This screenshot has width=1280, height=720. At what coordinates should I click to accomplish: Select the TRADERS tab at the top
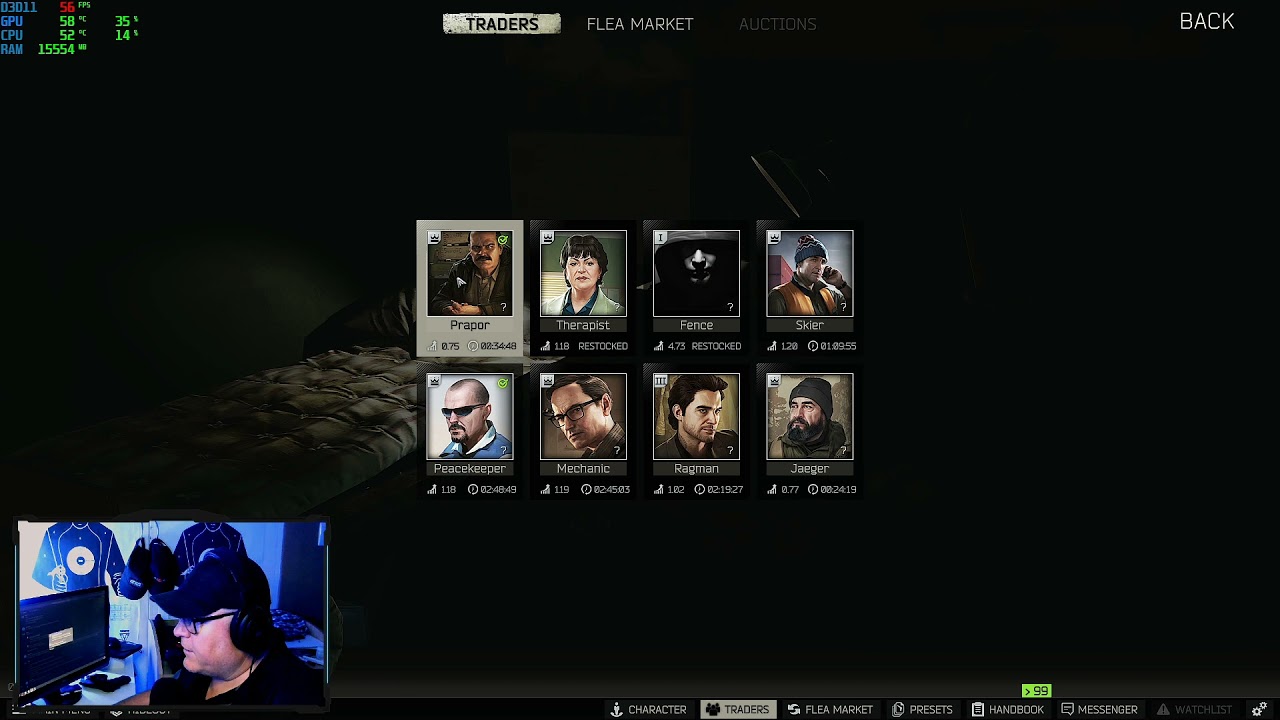pos(501,23)
